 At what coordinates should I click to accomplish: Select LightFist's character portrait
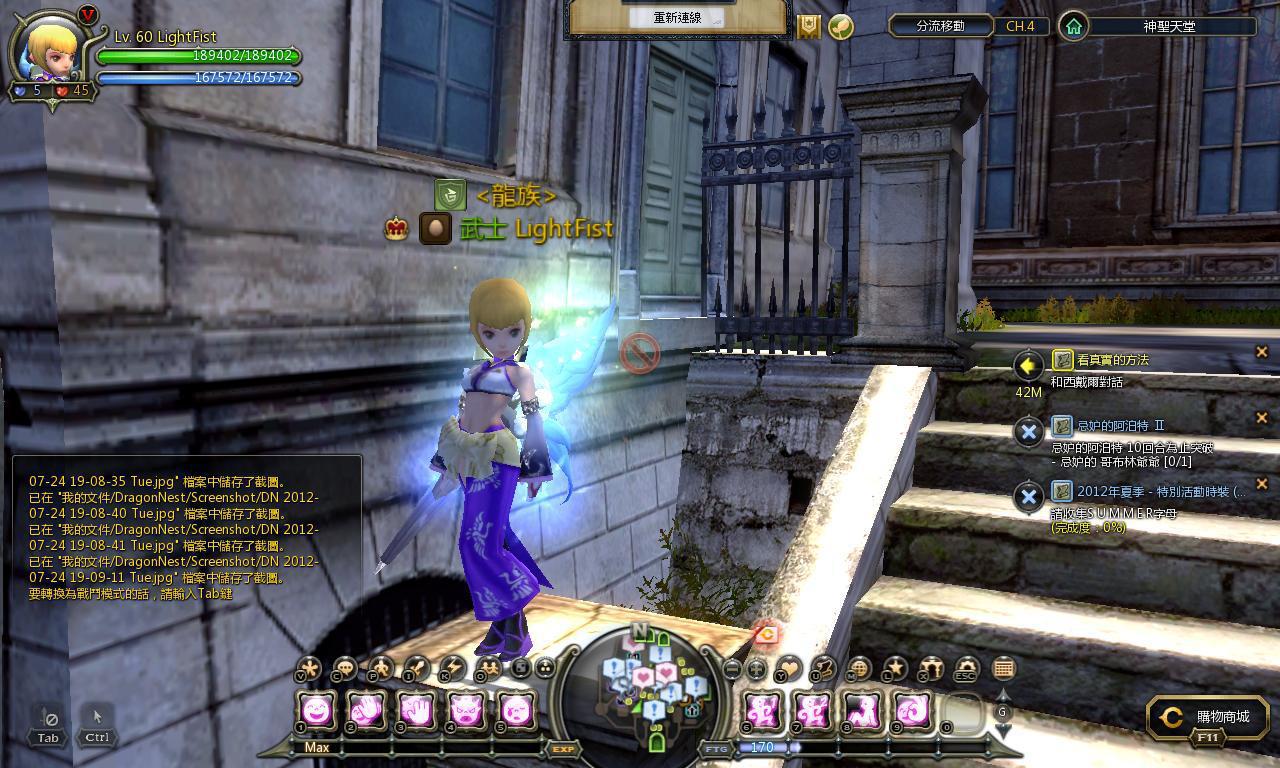[x=54, y=48]
